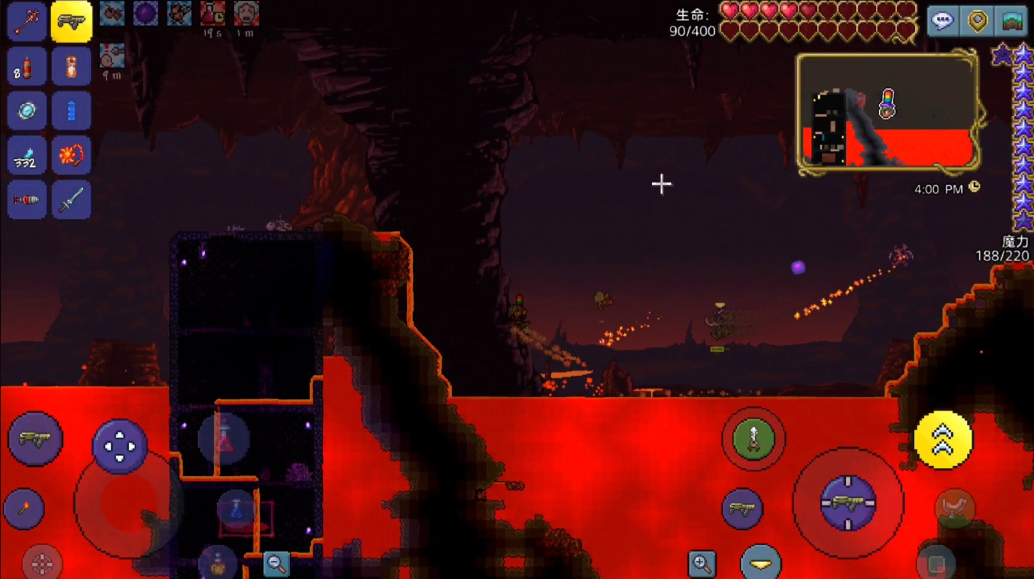Screen dimensions: 1034x579
Task: Tap the yellow map pin button
Action: pos(978,21)
